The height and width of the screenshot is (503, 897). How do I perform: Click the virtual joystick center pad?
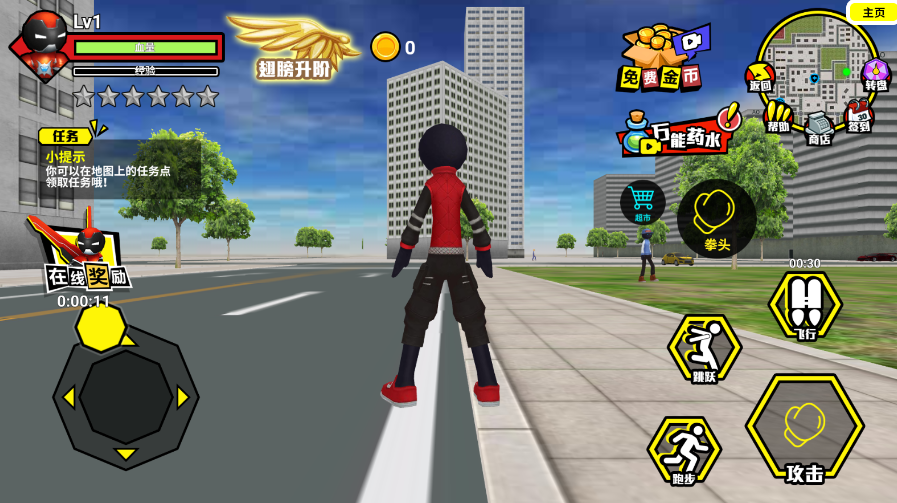coord(125,396)
